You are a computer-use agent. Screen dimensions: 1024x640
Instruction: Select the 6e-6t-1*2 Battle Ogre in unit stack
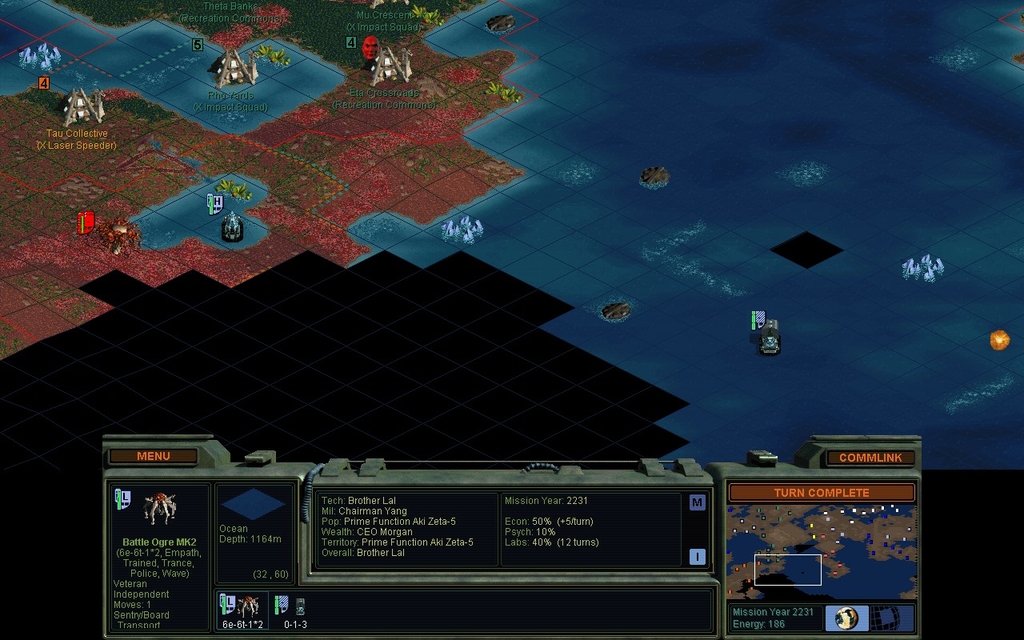pyautogui.click(x=243, y=608)
